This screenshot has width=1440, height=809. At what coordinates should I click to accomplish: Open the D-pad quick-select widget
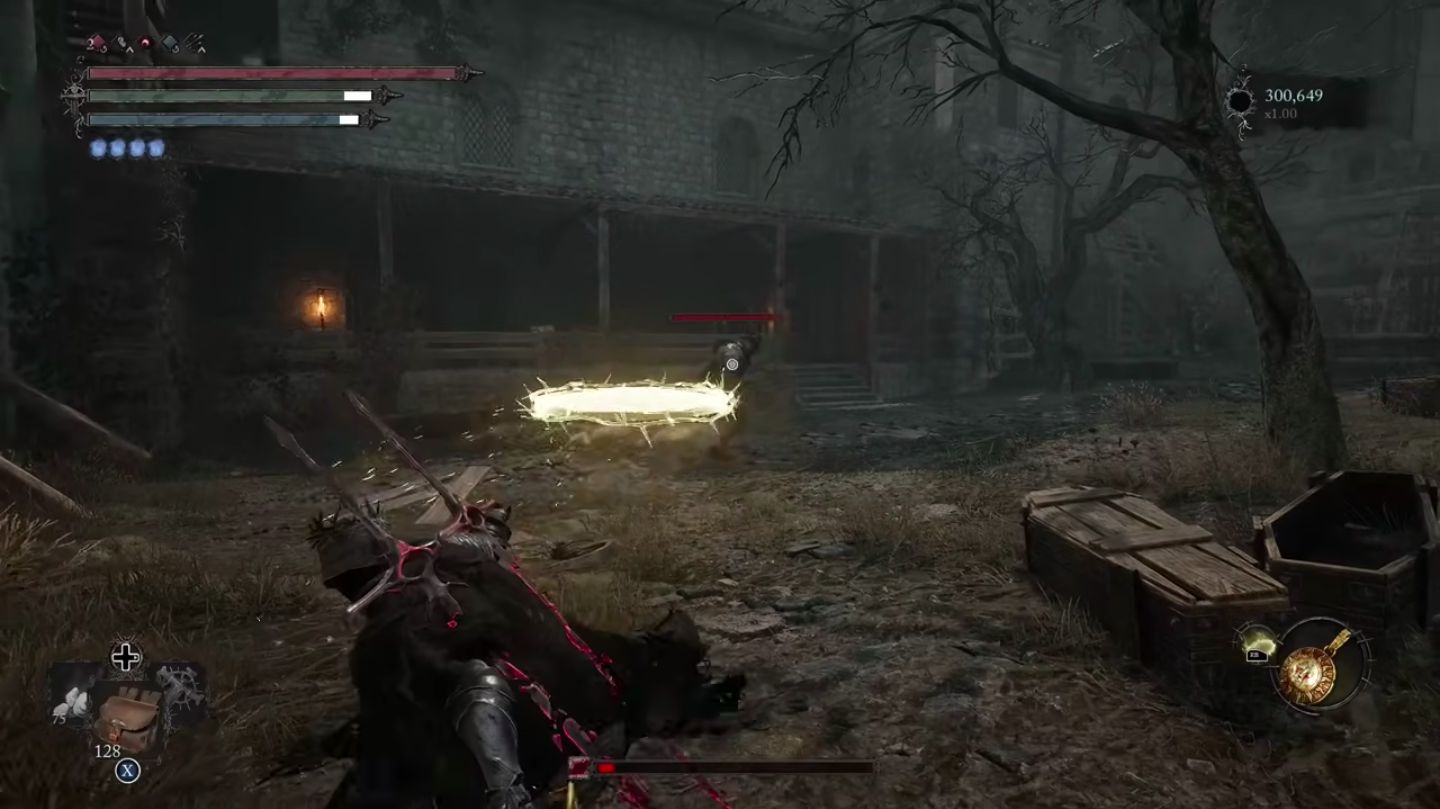125,657
